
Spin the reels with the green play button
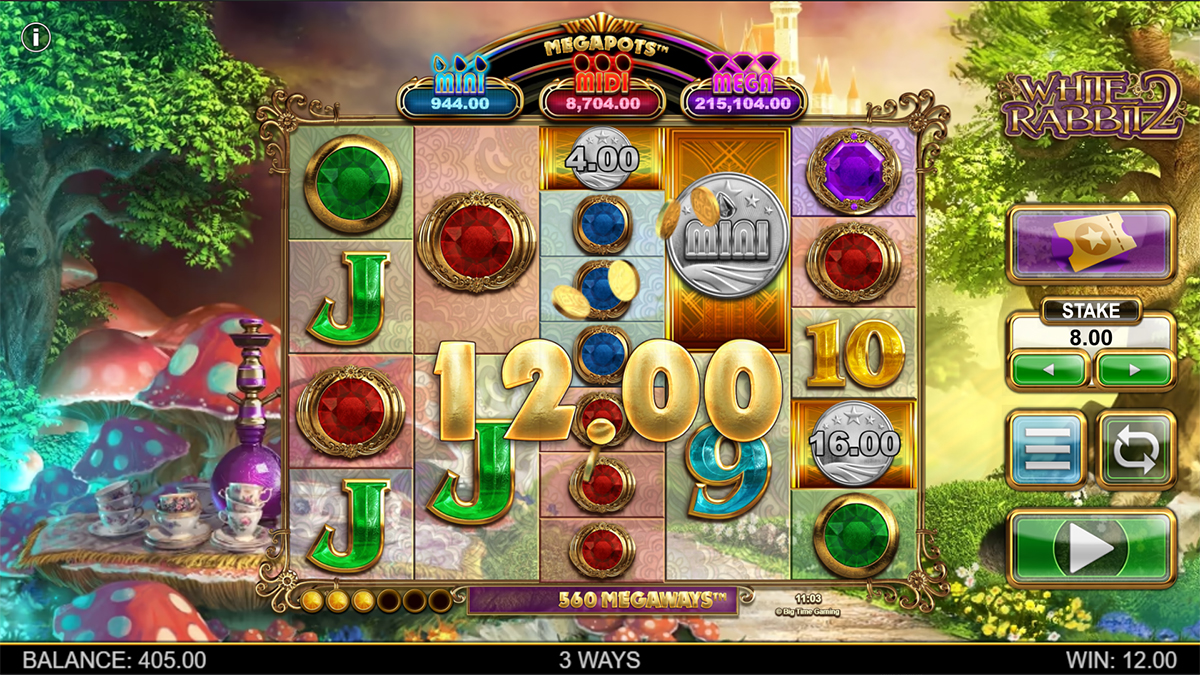(1091, 548)
